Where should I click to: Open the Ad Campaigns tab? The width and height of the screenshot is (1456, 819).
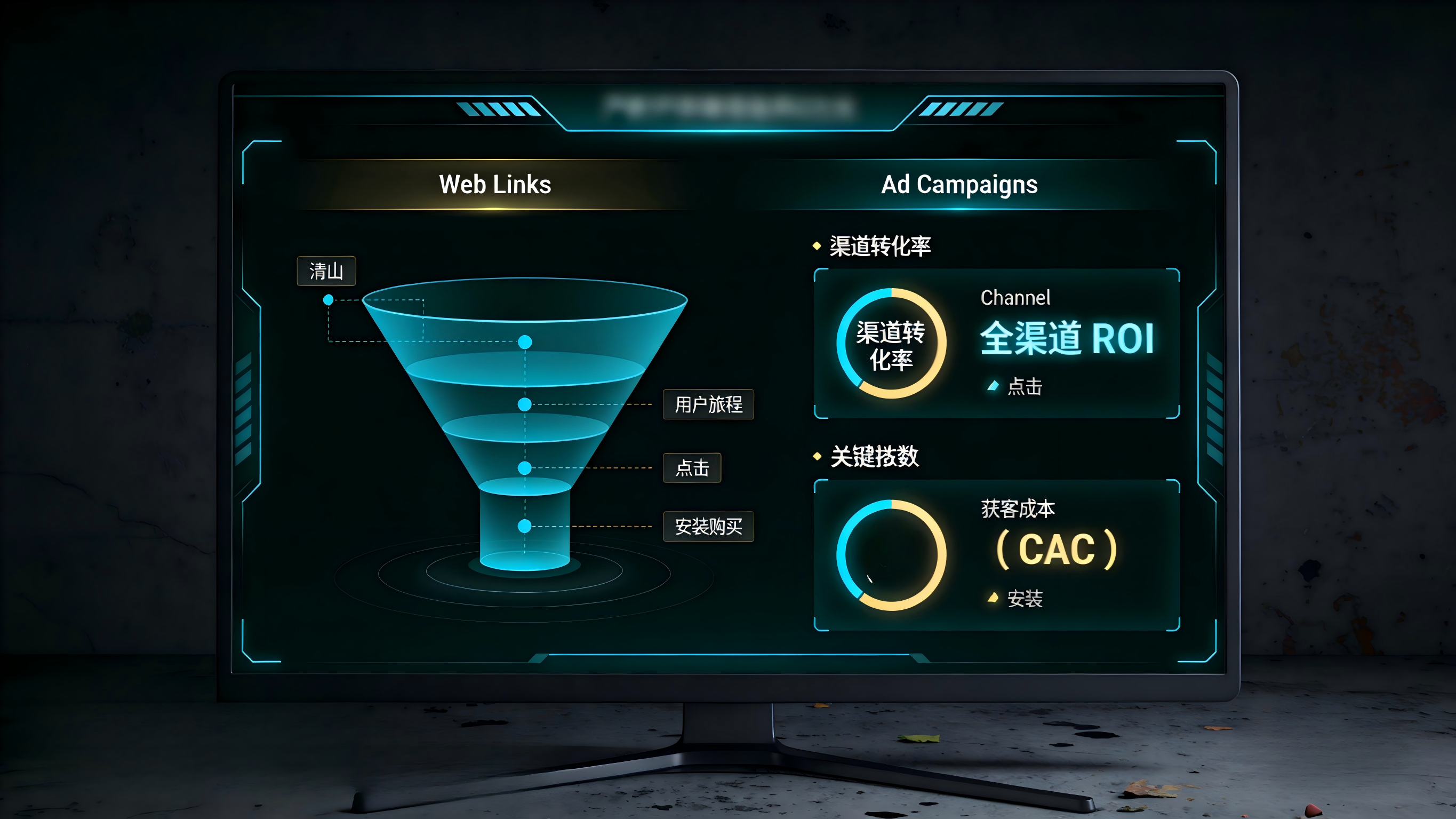[x=959, y=185]
